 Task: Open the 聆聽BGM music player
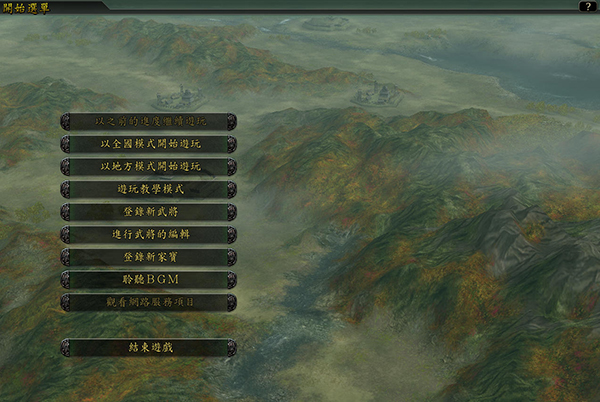click(149, 279)
